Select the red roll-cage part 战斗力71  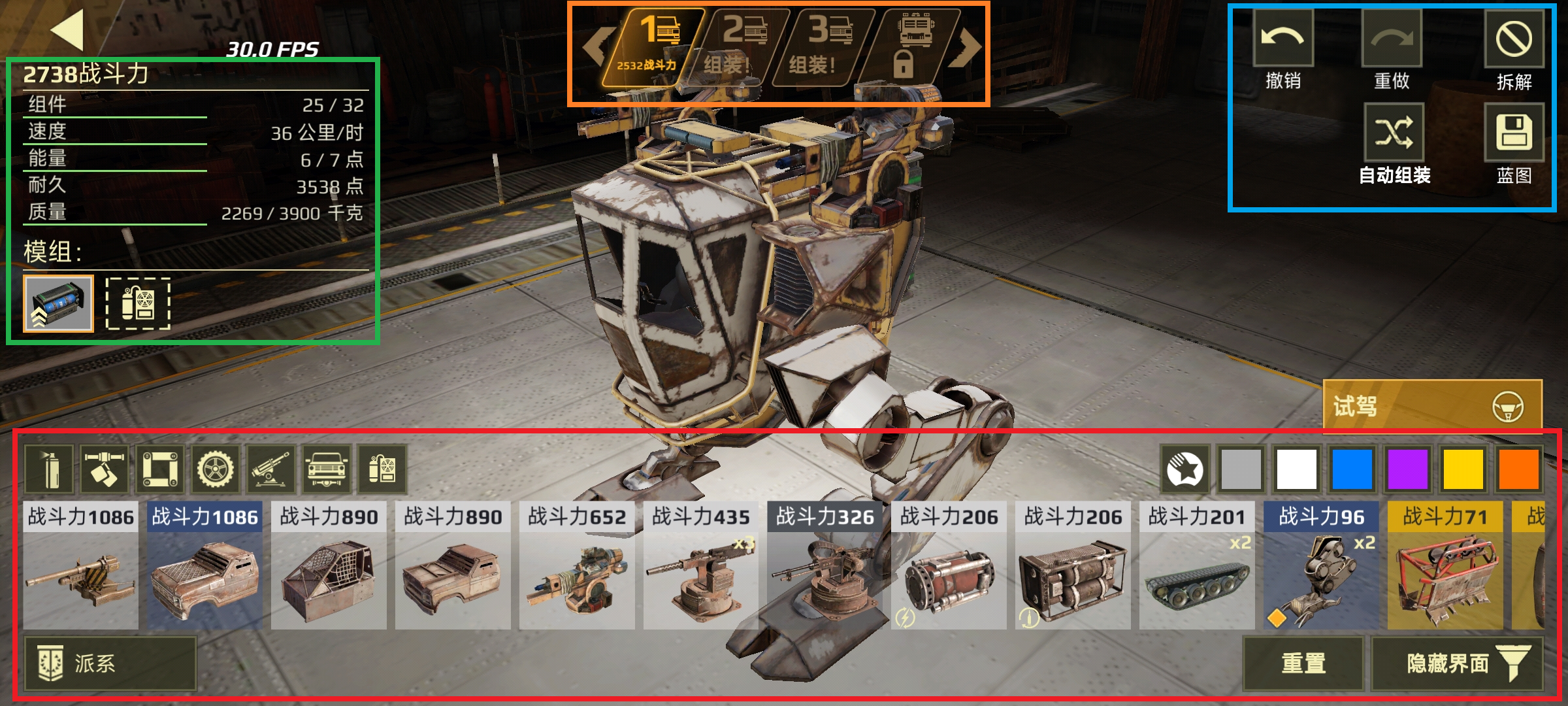[x=1445, y=565]
